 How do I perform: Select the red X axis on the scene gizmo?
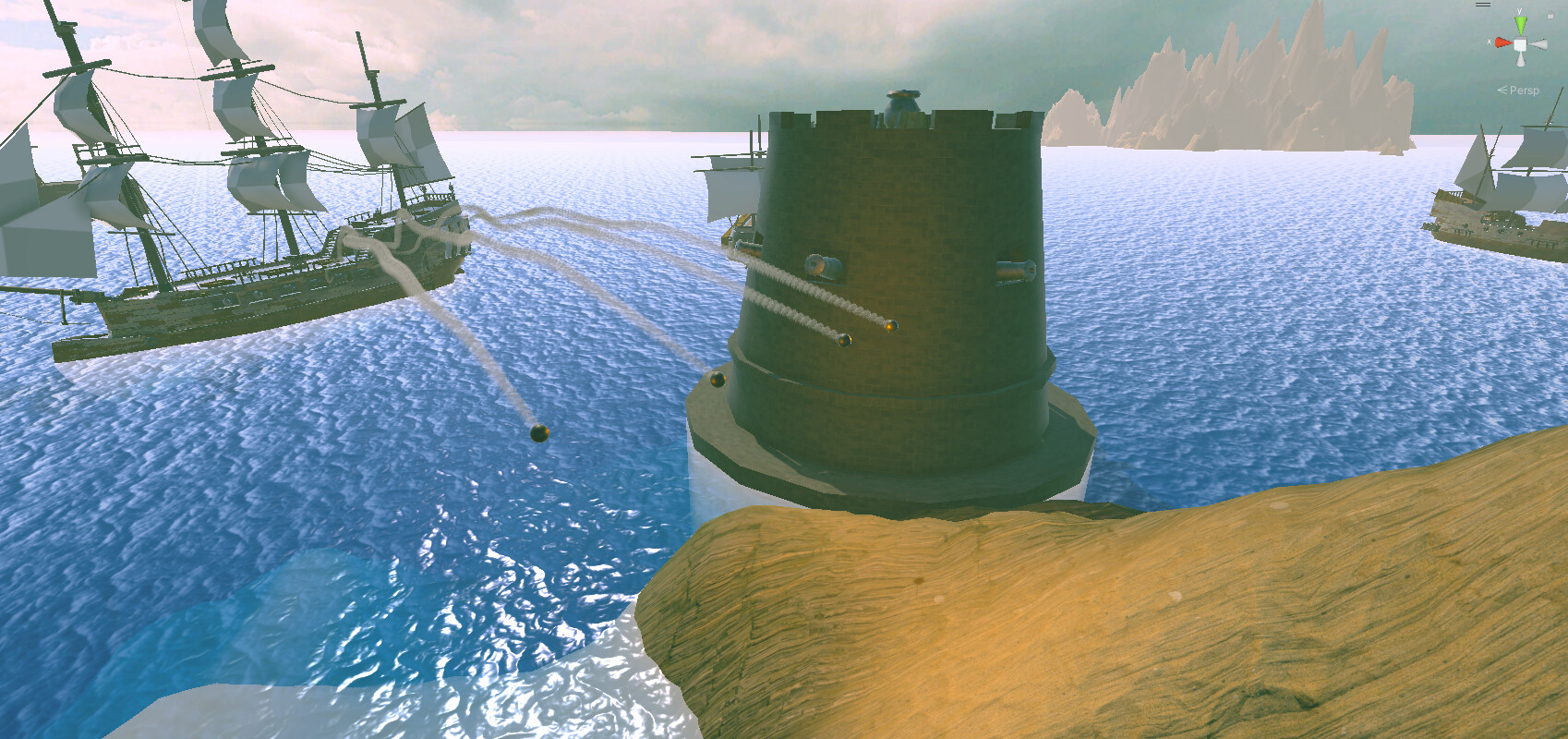1503,42
